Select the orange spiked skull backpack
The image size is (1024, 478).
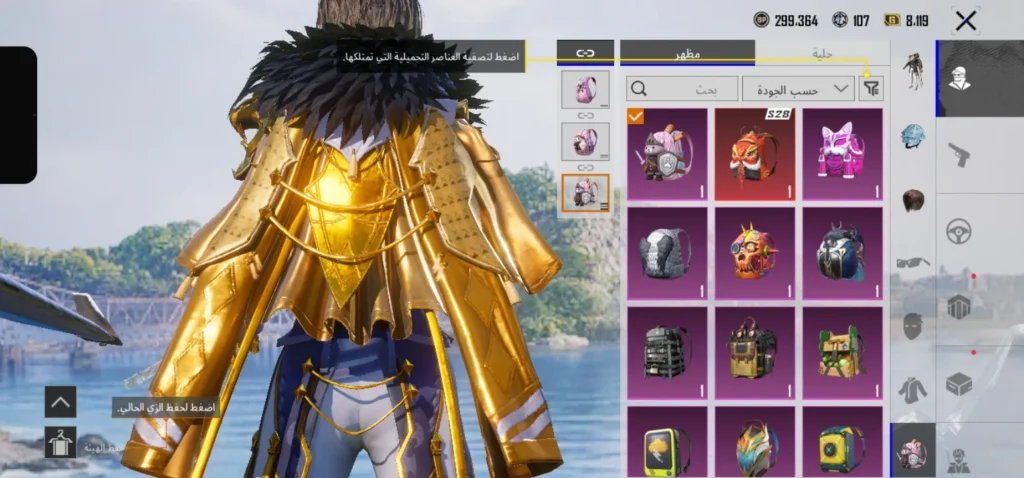click(x=755, y=252)
